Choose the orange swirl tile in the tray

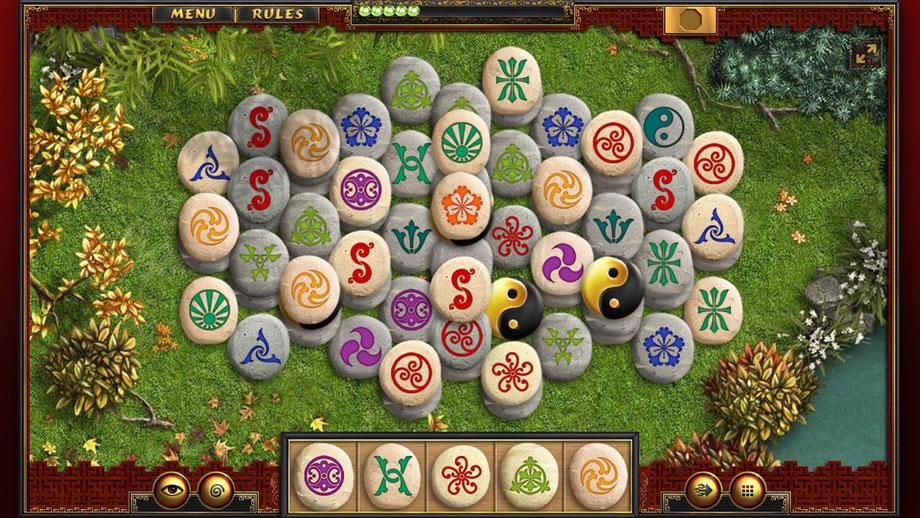point(598,471)
